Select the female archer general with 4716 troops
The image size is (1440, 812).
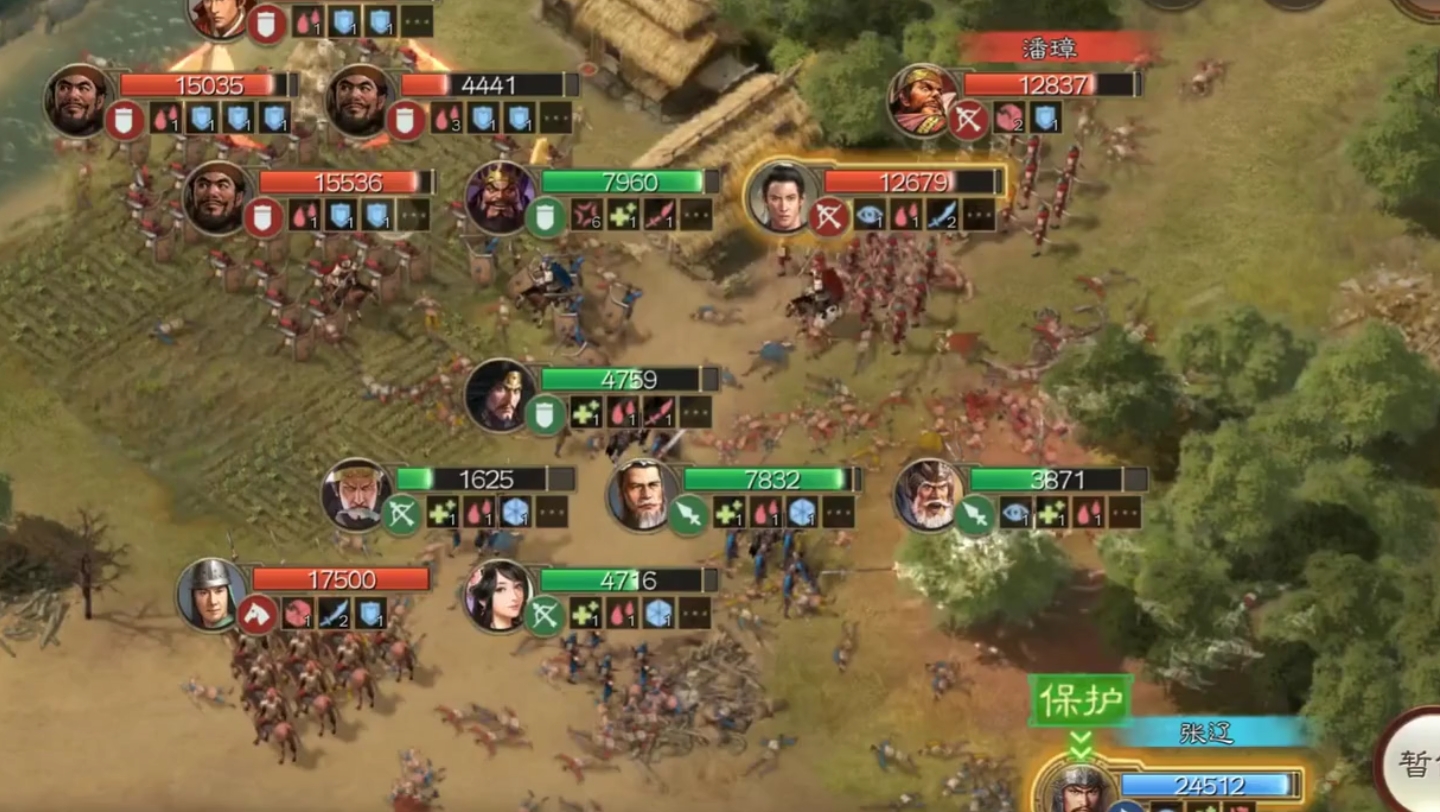pyautogui.click(x=499, y=594)
